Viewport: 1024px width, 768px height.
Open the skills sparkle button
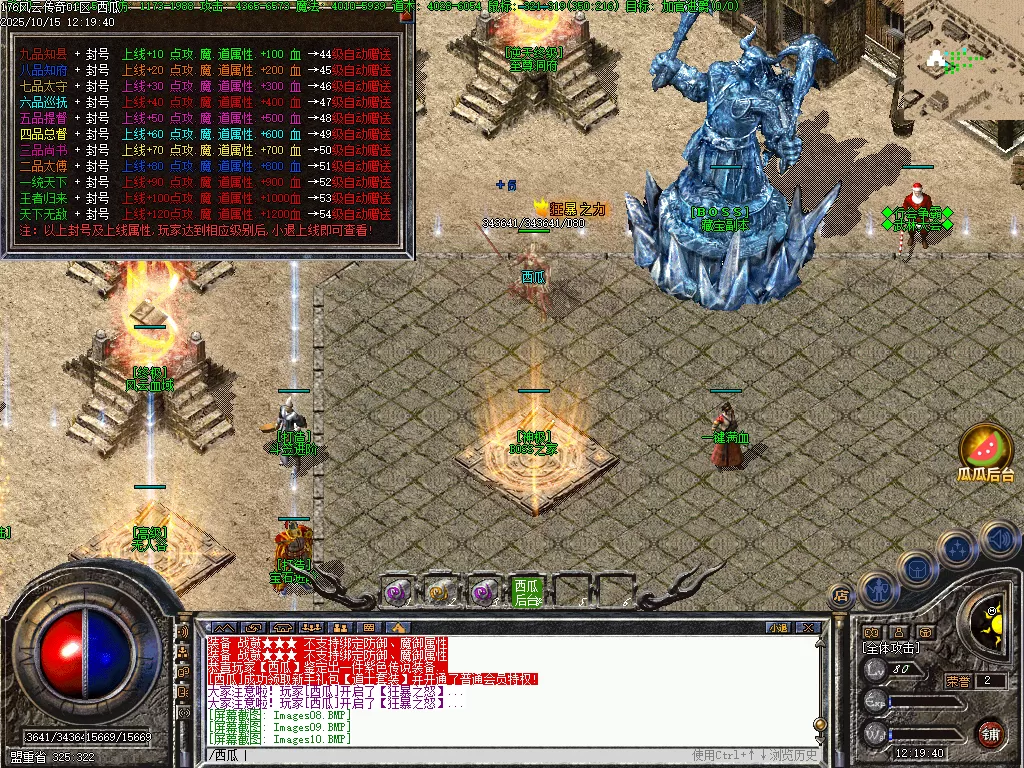pos(957,549)
